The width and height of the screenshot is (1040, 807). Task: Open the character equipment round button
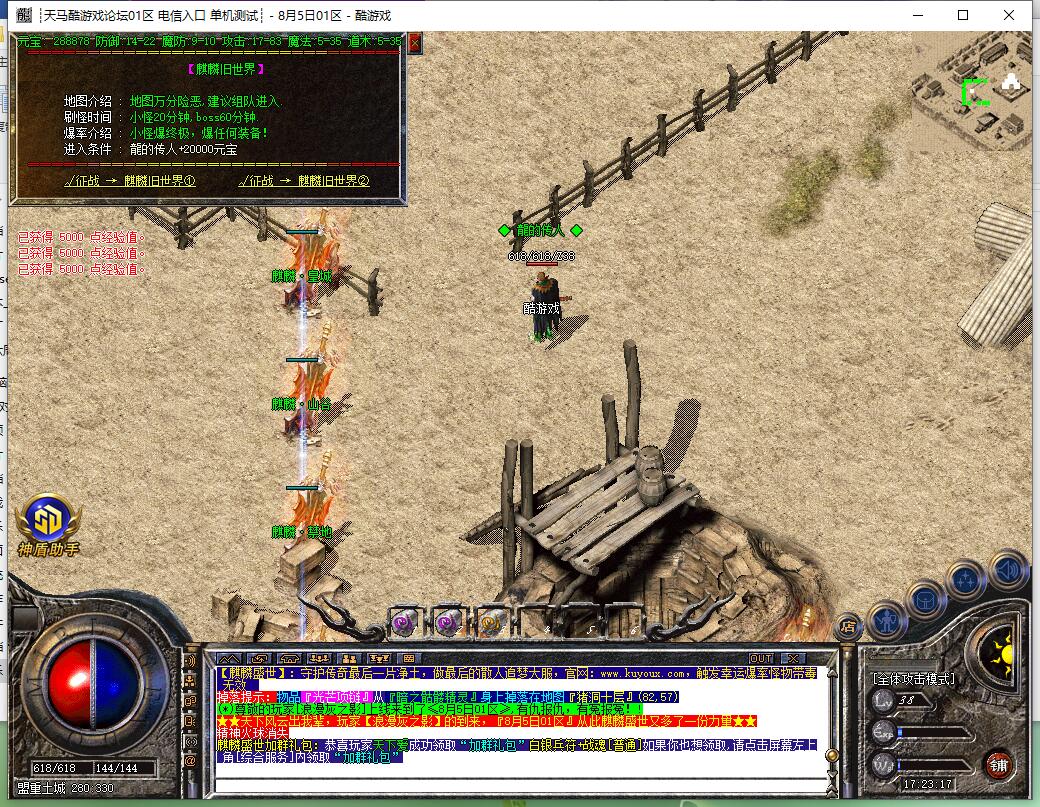click(887, 620)
